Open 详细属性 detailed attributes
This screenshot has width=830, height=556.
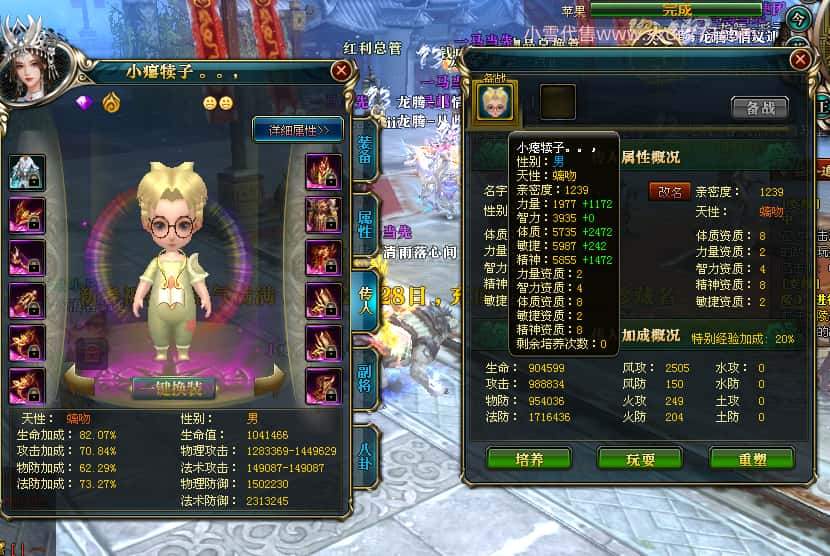tap(298, 130)
